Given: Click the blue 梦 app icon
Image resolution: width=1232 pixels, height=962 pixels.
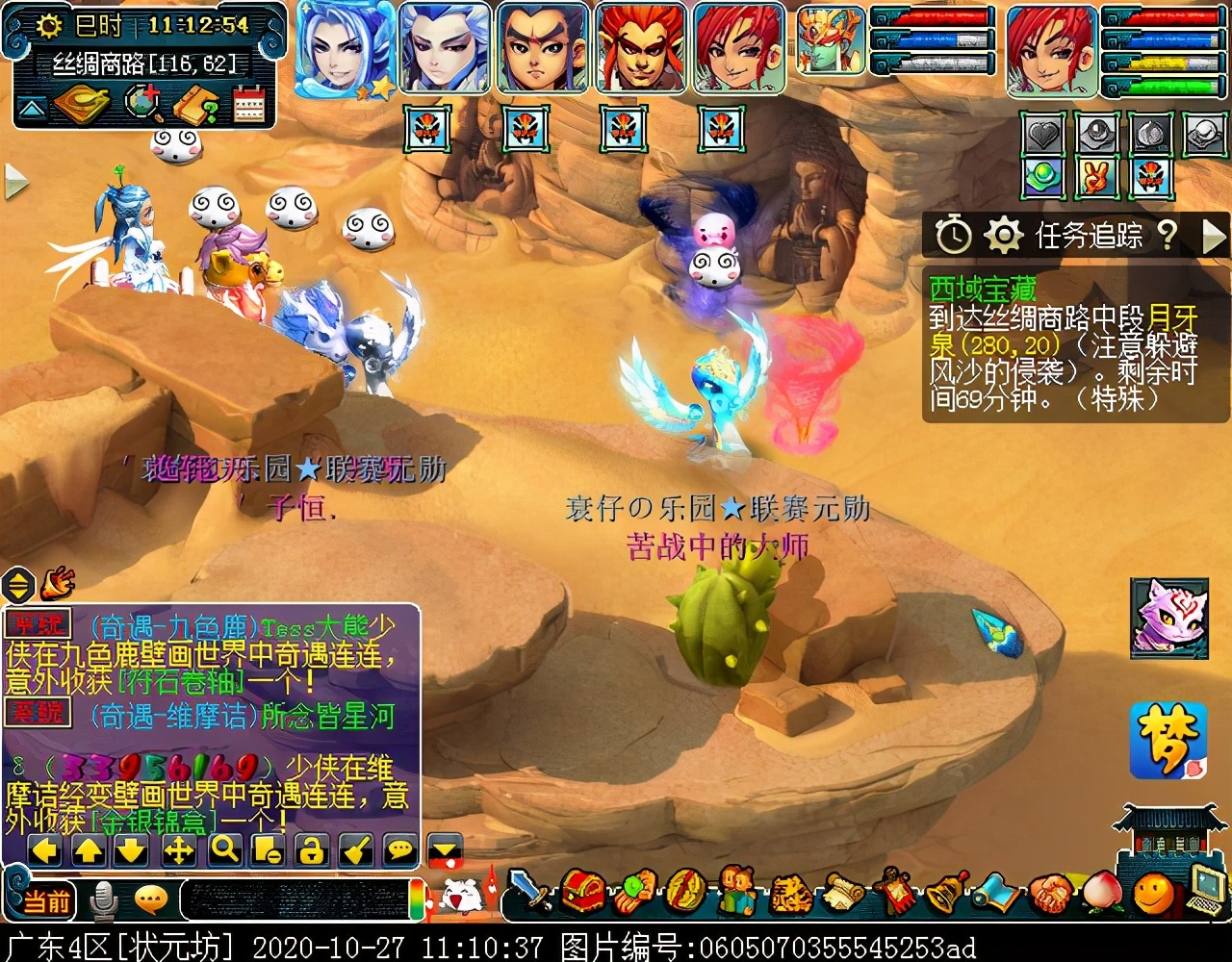Looking at the screenshot, I should pyautogui.click(x=1168, y=740).
